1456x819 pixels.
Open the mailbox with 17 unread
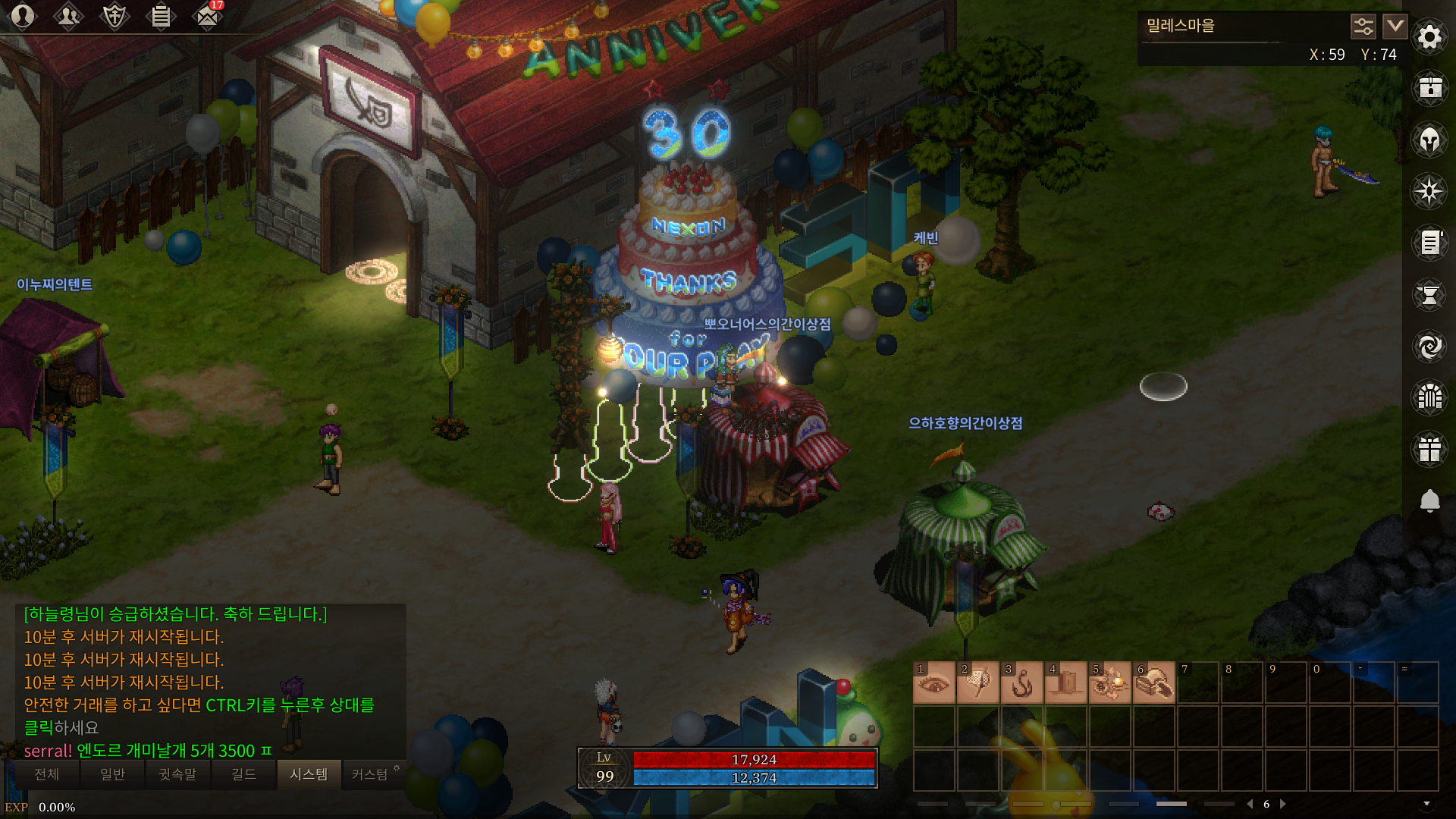pyautogui.click(x=206, y=16)
